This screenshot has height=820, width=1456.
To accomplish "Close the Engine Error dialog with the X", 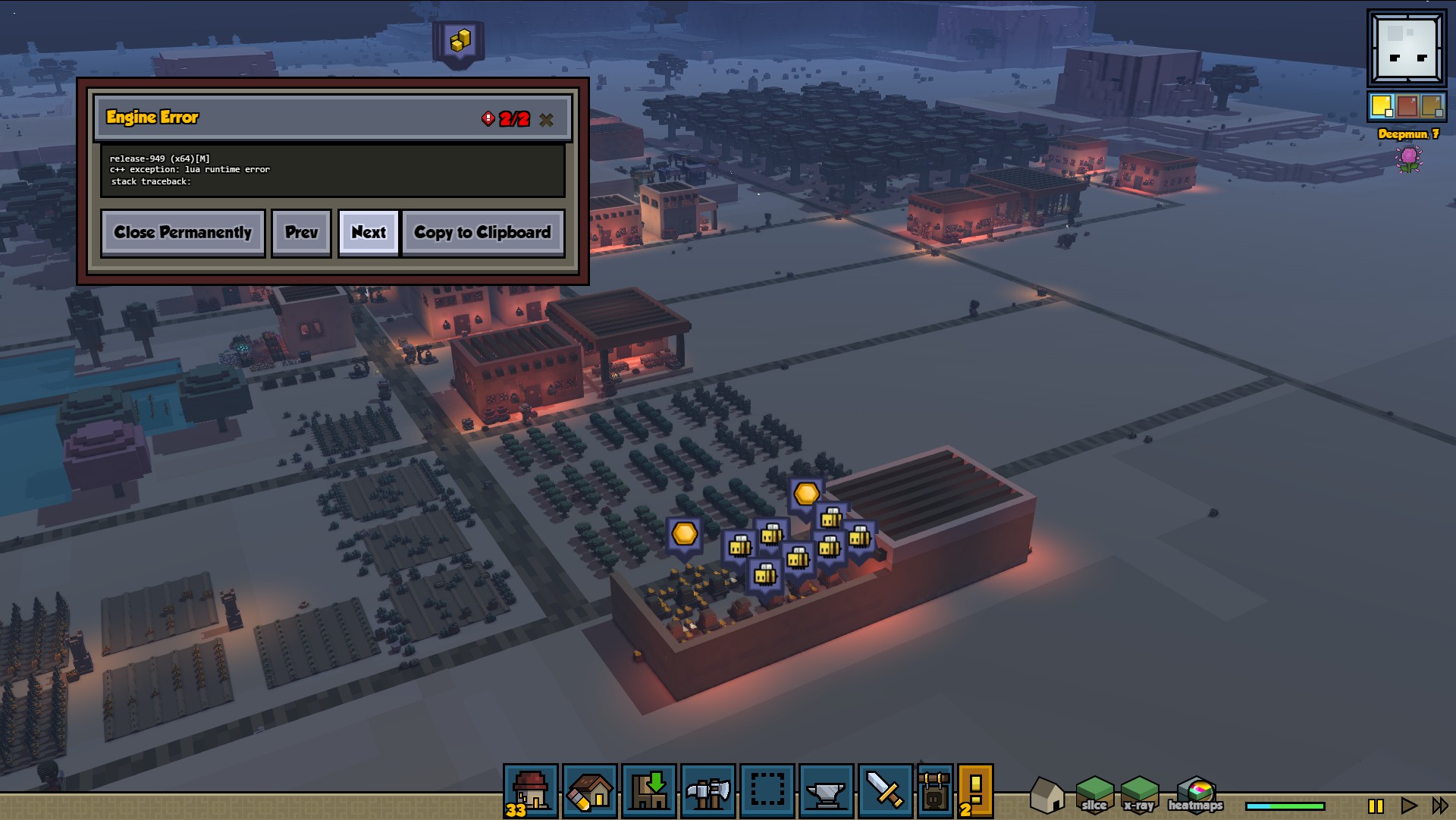I will 546,120.
